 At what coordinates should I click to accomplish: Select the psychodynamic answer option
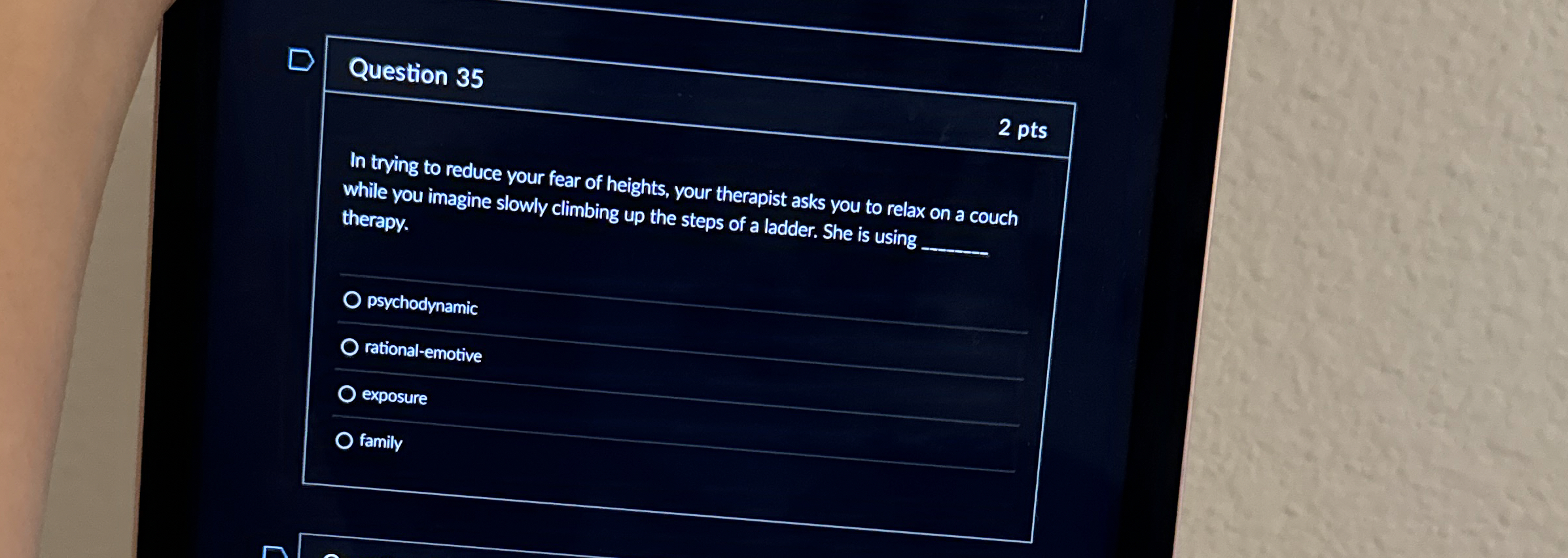[x=352, y=300]
